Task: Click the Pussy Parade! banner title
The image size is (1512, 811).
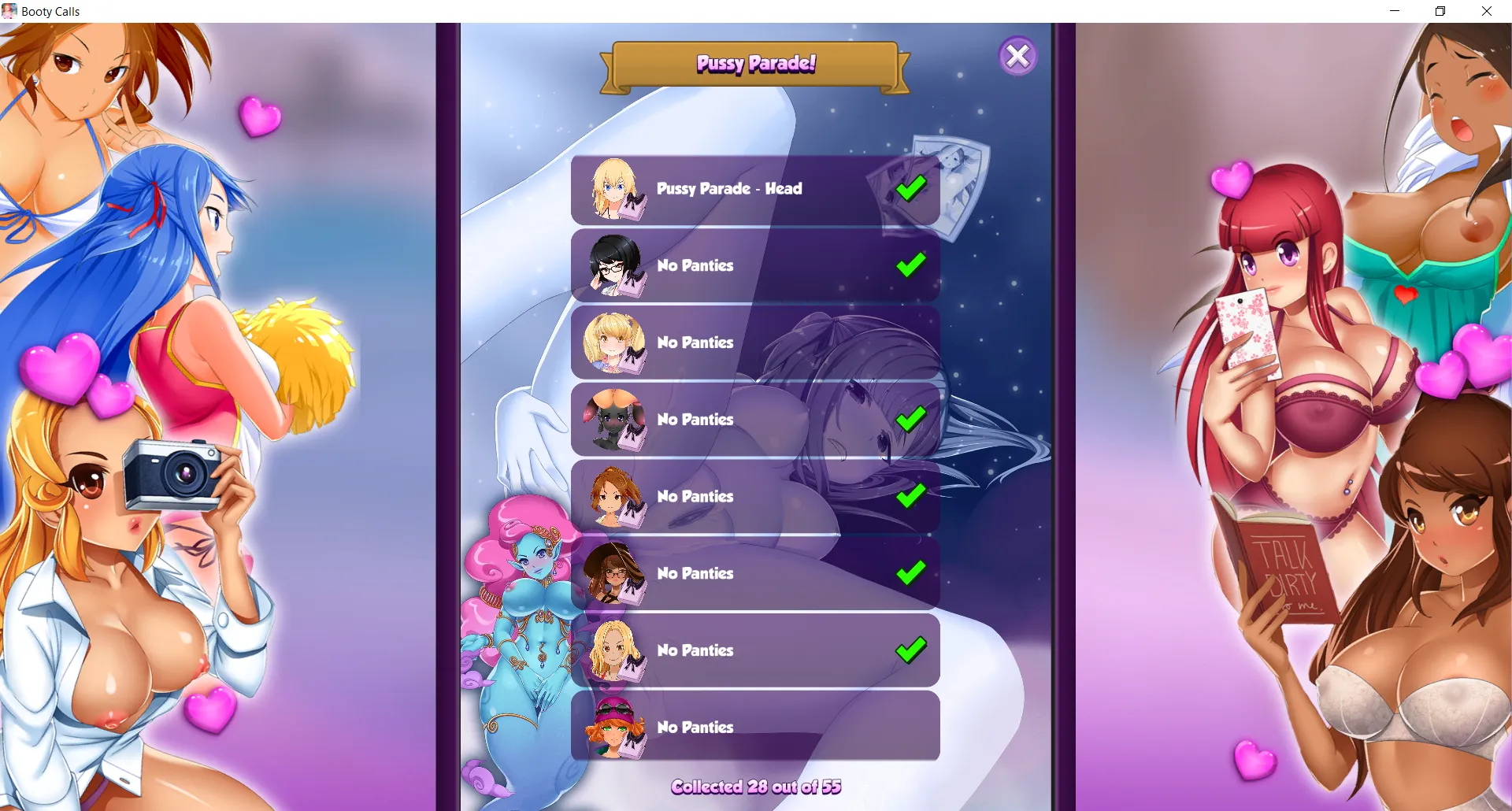Action: pyautogui.click(x=755, y=63)
